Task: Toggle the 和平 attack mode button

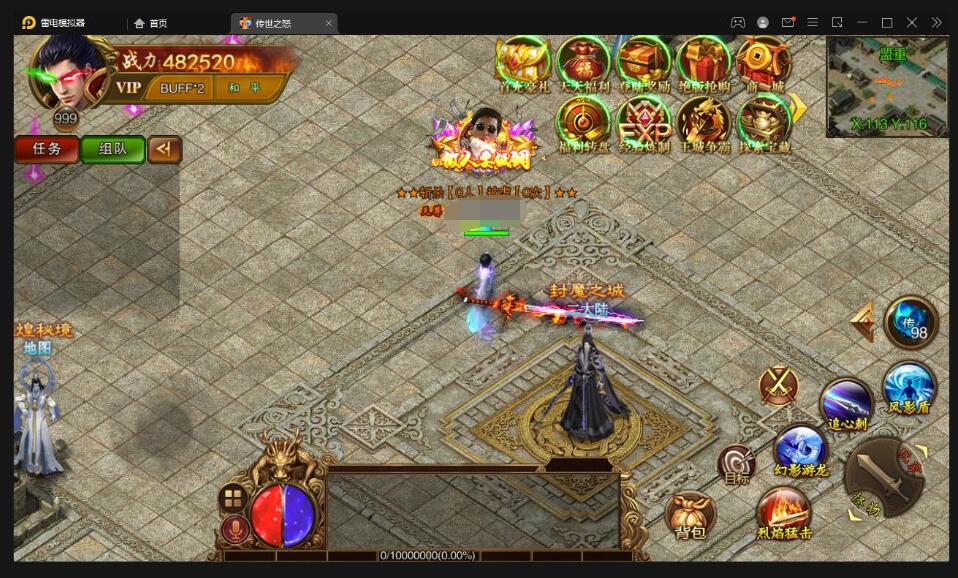Action: pyautogui.click(x=243, y=88)
